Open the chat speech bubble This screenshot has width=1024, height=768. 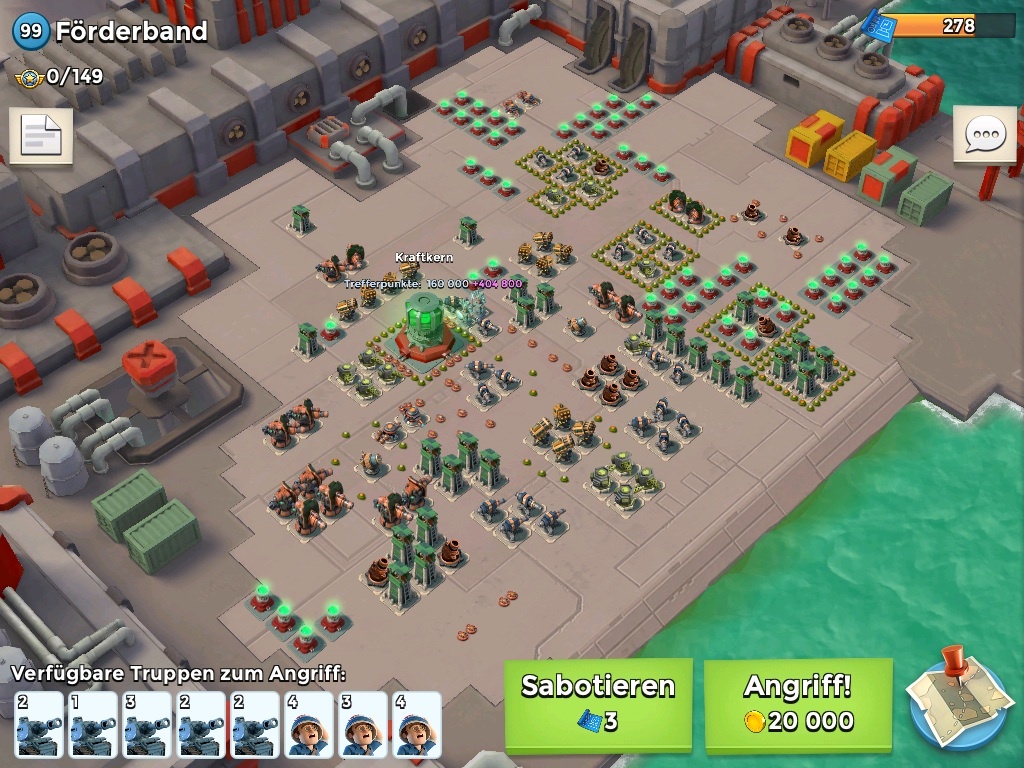point(984,134)
